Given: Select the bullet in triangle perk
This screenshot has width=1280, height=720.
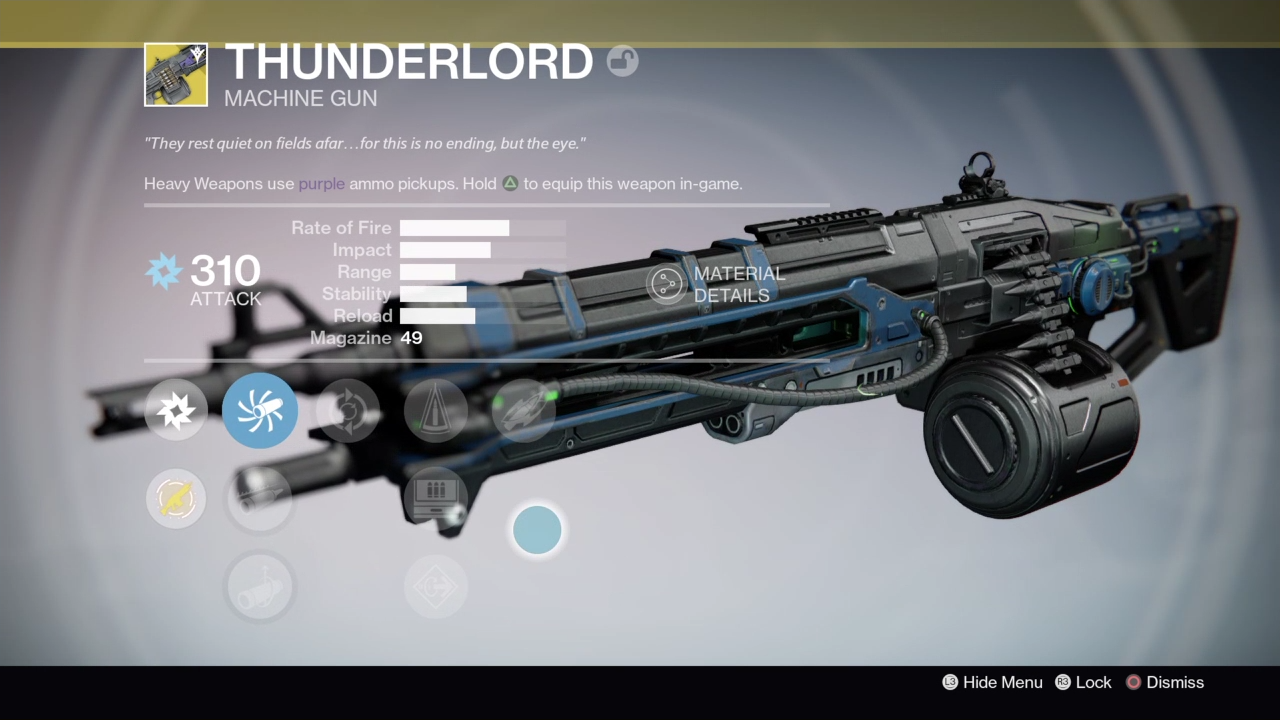Looking at the screenshot, I should (436, 411).
